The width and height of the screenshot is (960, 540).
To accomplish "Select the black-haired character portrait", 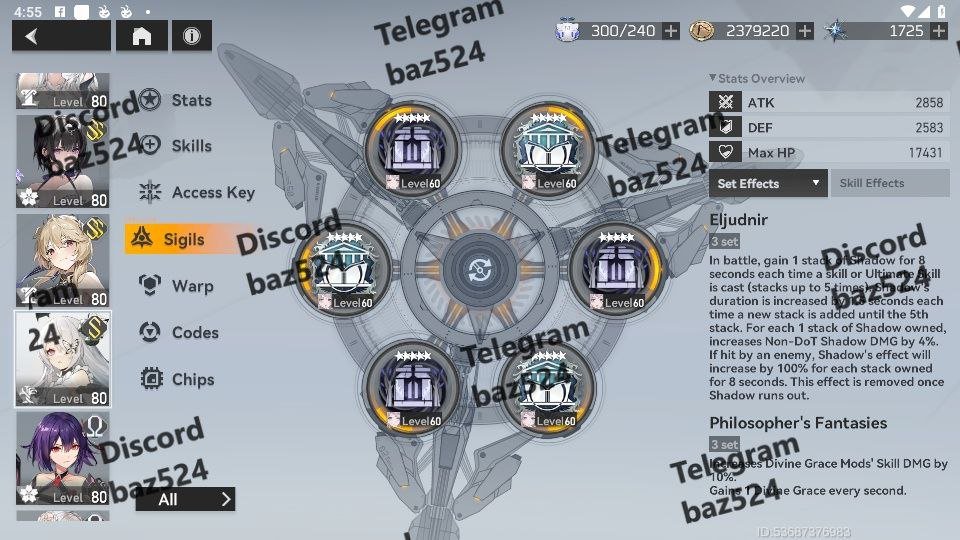I will point(63,161).
